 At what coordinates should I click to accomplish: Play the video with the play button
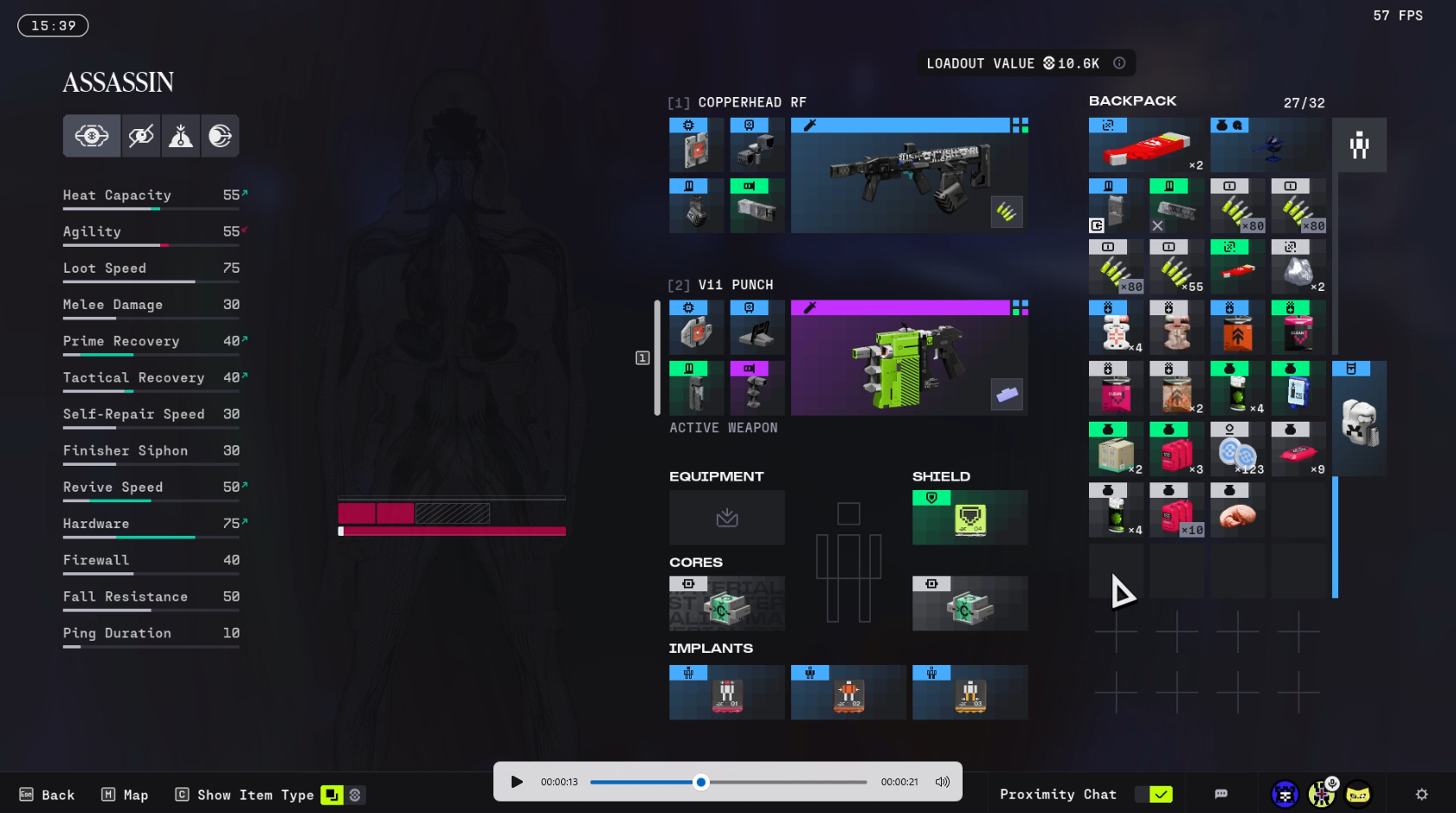[x=517, y=782]
